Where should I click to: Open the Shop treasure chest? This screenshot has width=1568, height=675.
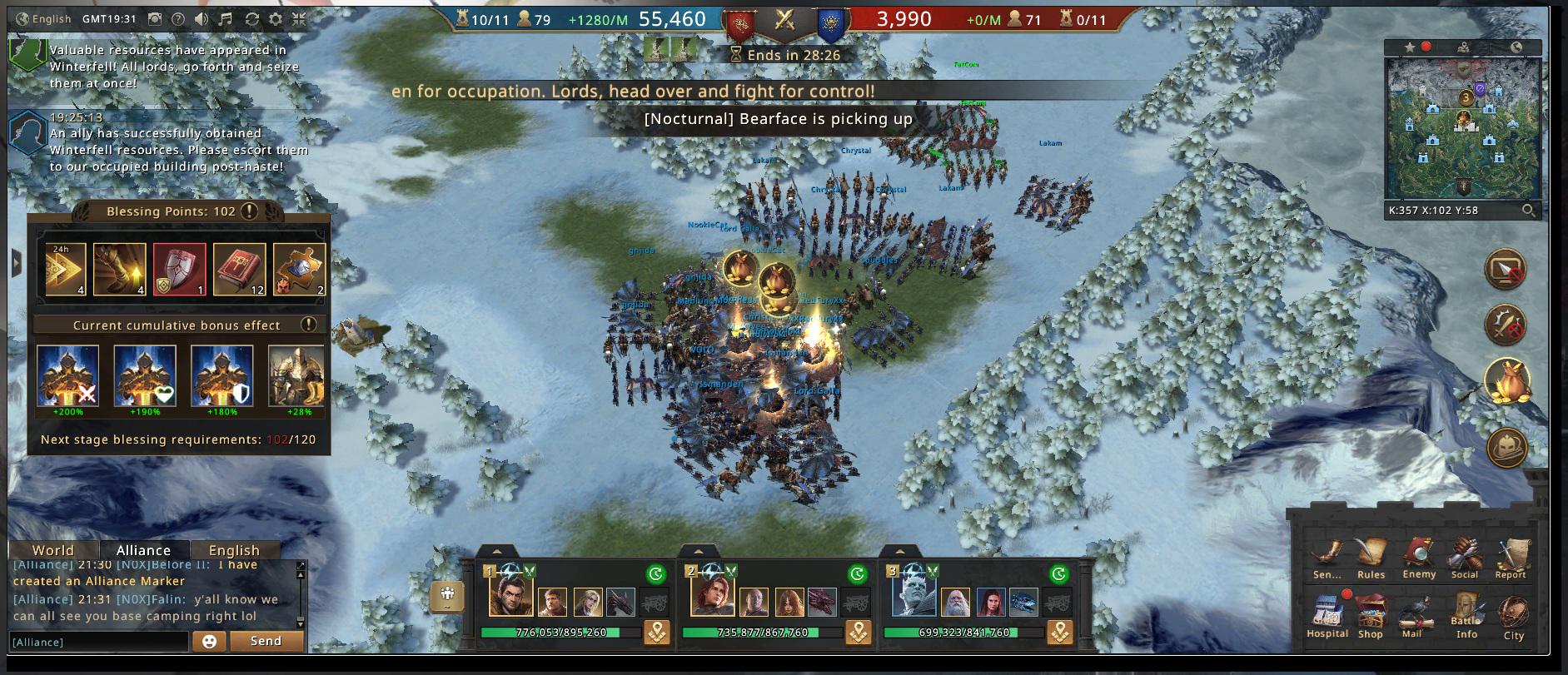click(x=1370, y=616)
